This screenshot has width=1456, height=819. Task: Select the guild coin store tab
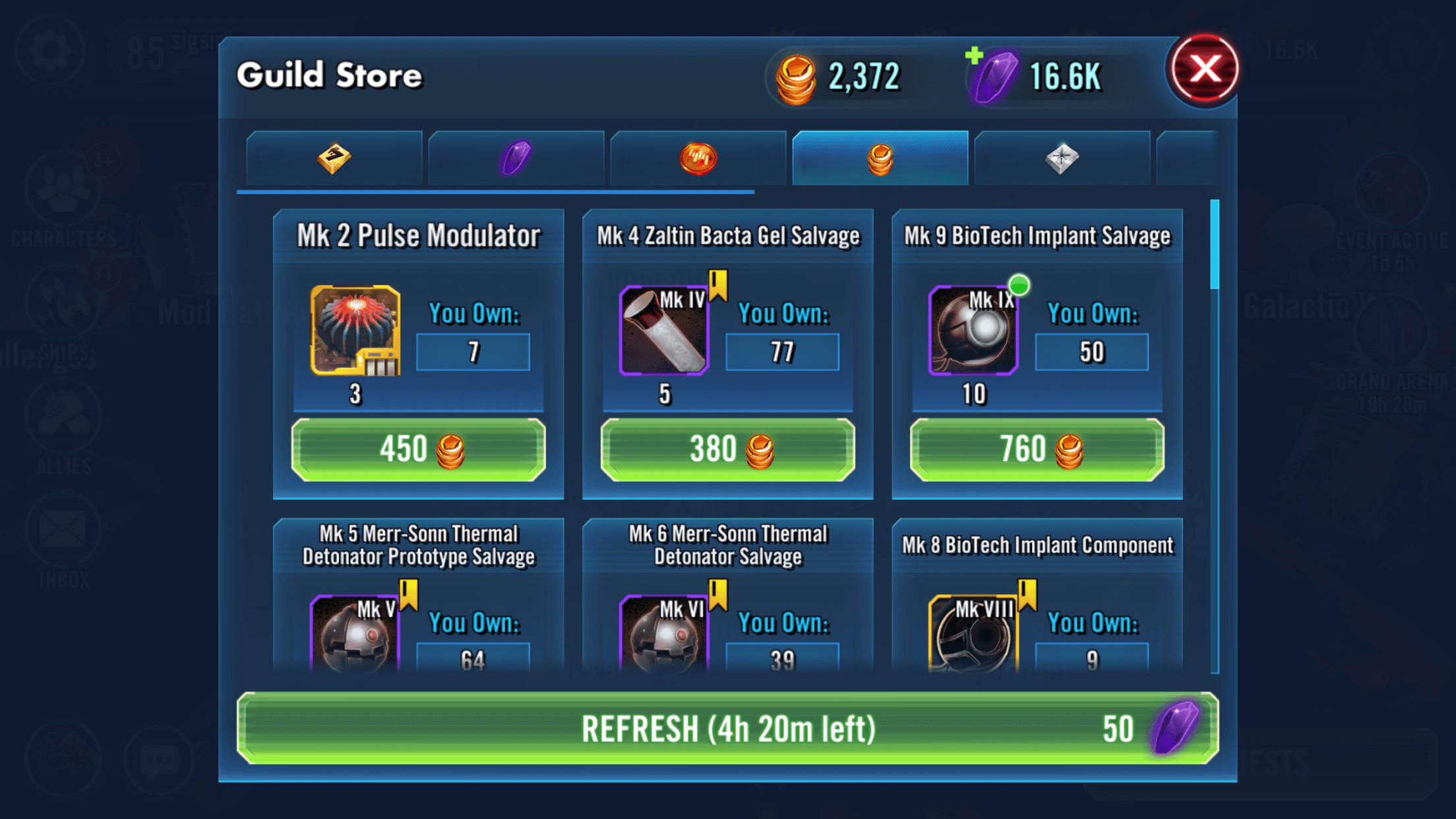pyautogui.click(x=880, y=158)
